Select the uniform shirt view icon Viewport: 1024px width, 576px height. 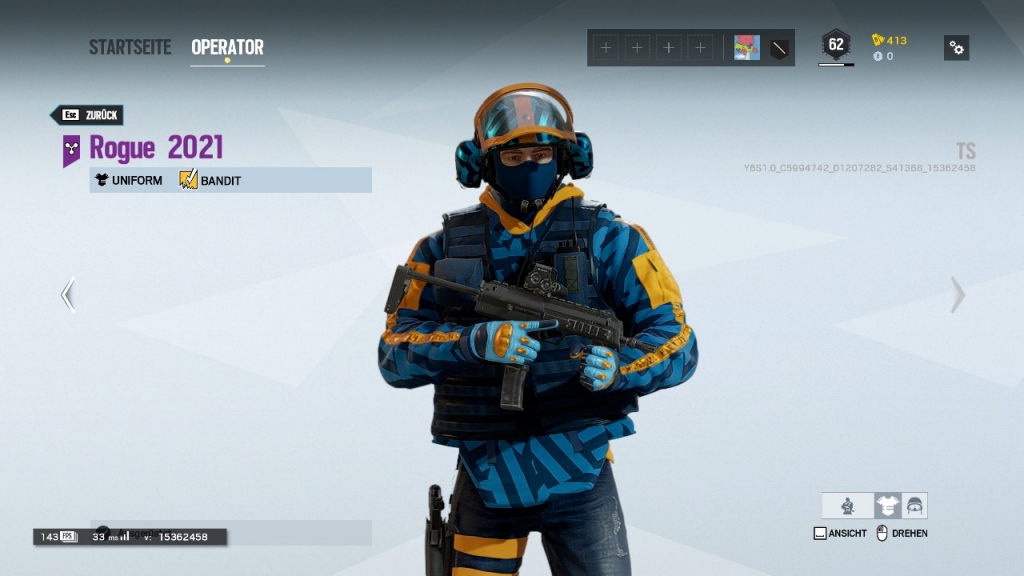[x=887, y=506]
